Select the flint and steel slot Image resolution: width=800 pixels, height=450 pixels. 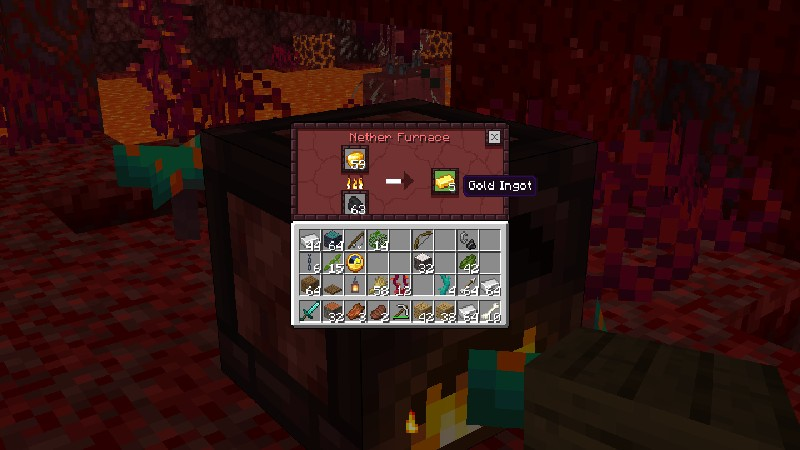[469, 240]
